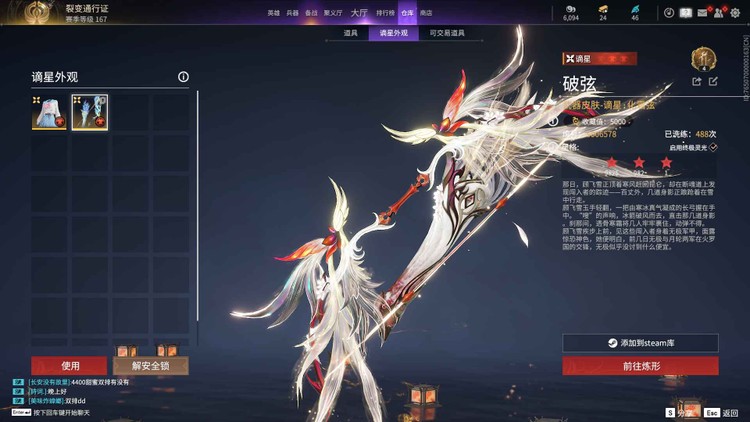Open settings with the gear icon
The image size is (750, 422).
(736, 13)
